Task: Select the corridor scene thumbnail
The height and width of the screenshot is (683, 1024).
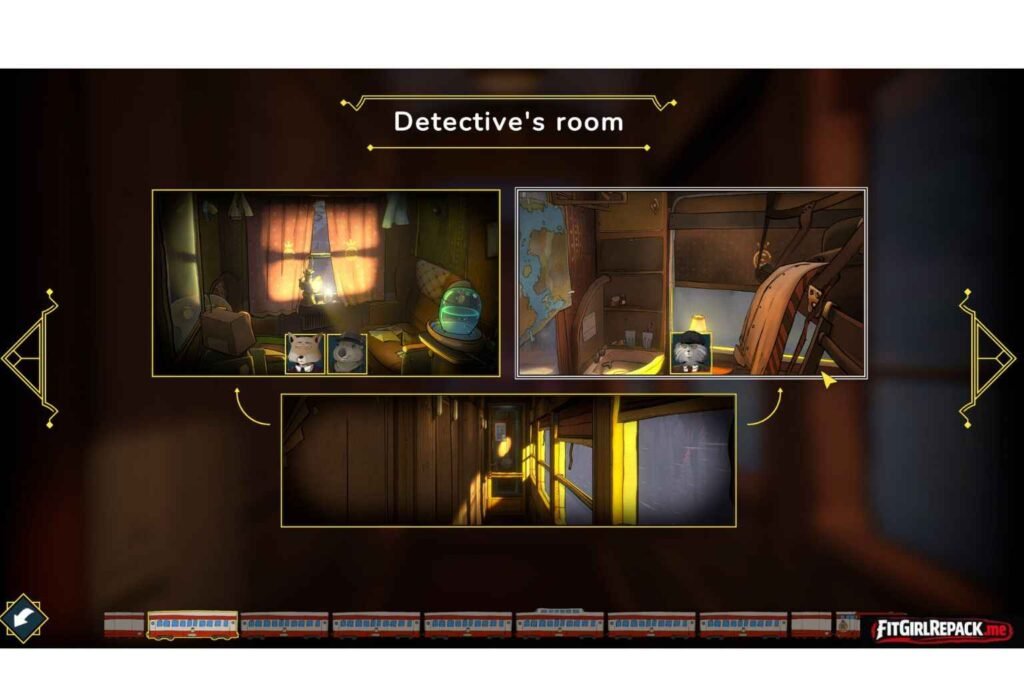Action: point(508,460)
